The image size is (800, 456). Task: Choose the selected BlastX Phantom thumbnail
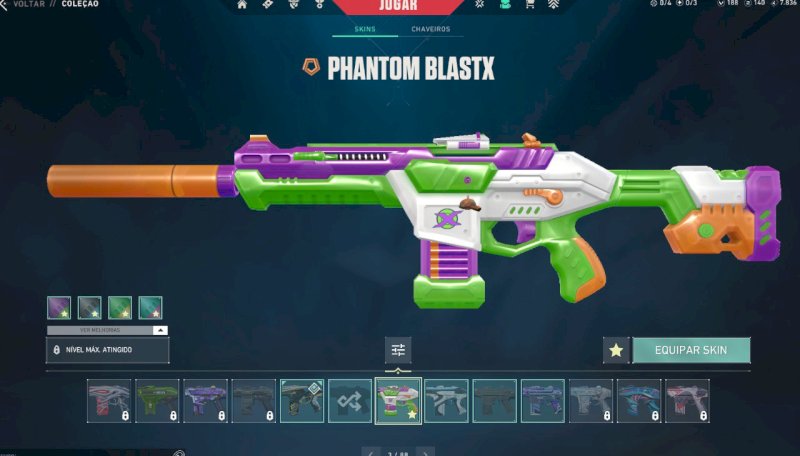[398, 400]
